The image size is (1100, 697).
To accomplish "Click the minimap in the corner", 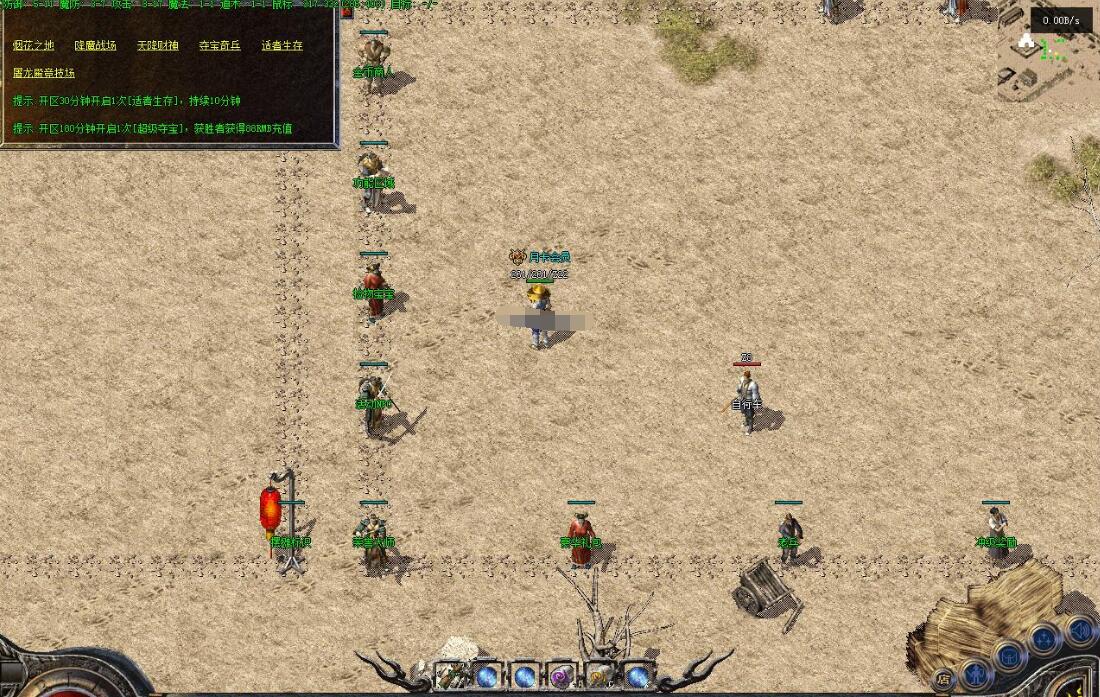I will [1045, 60].
